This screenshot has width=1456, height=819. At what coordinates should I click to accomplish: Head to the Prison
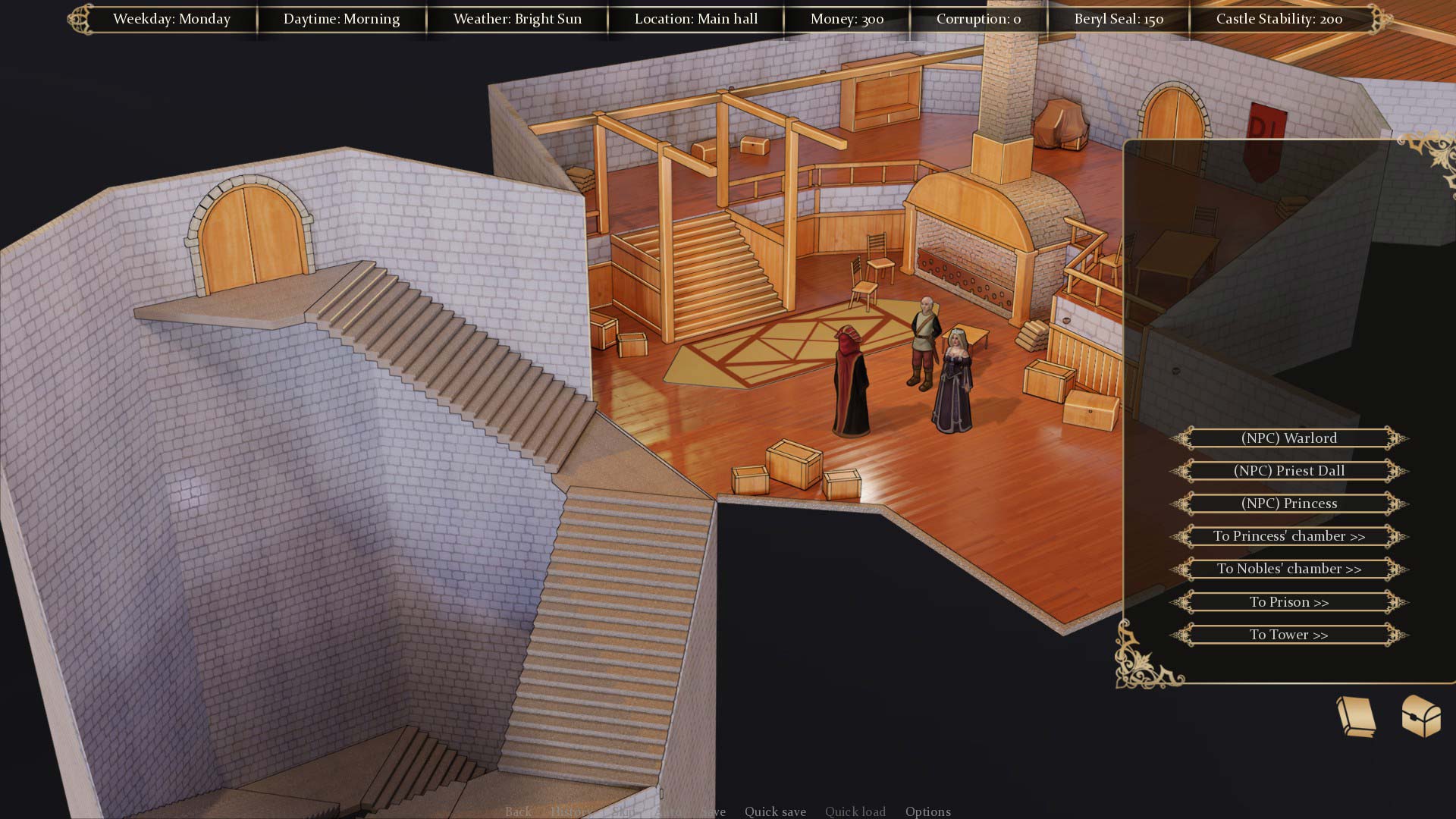1288,602
